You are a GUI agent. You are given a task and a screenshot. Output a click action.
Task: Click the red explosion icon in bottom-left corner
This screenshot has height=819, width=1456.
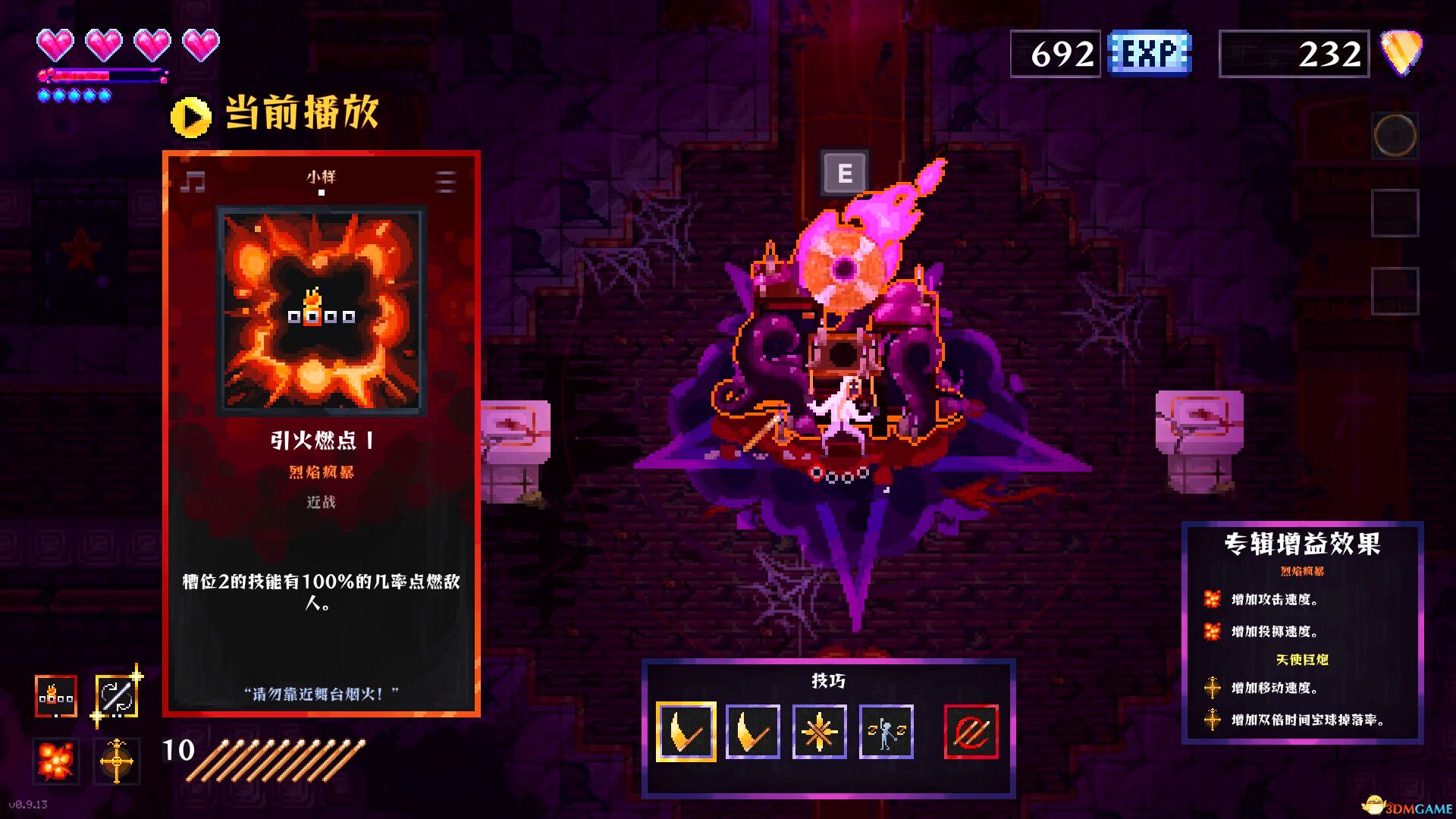[55, 761]
